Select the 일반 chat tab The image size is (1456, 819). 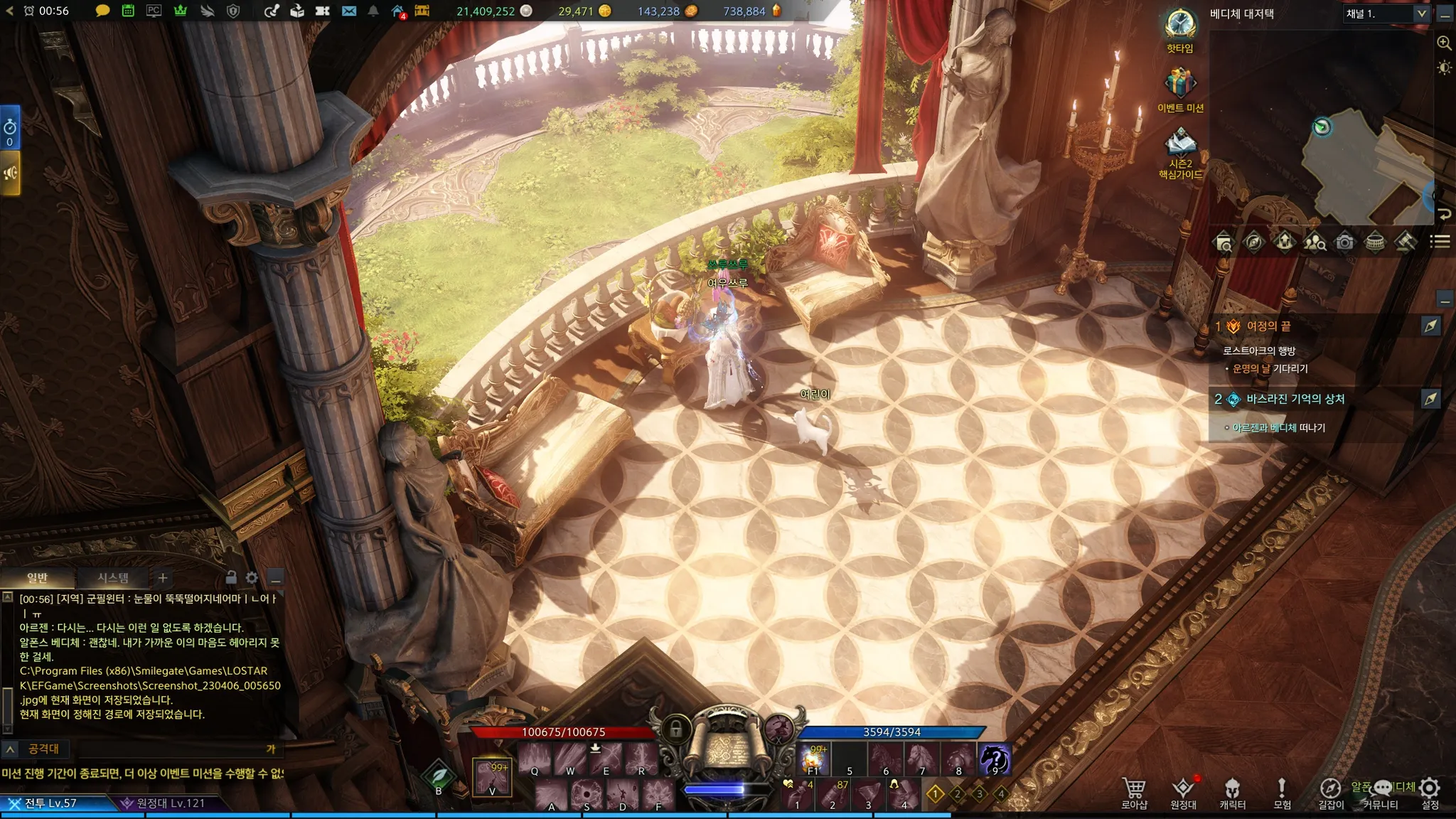37,578
